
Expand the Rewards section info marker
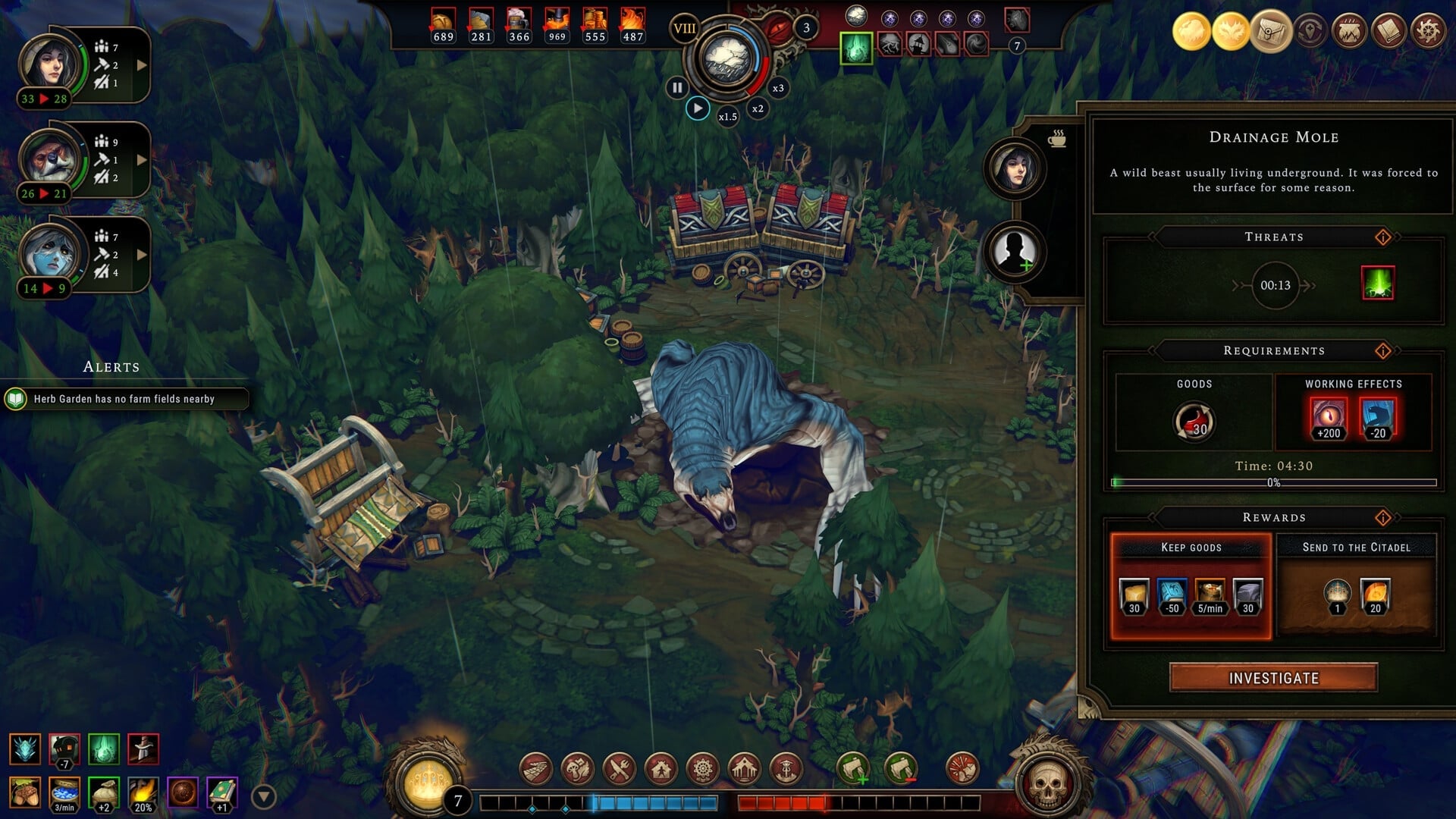tap(1384, 517)
